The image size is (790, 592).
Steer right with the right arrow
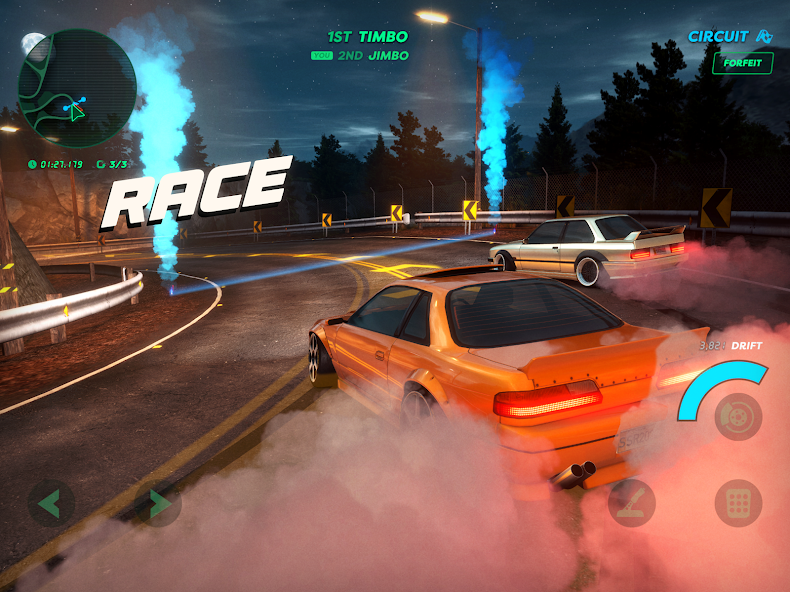point(158,503)
